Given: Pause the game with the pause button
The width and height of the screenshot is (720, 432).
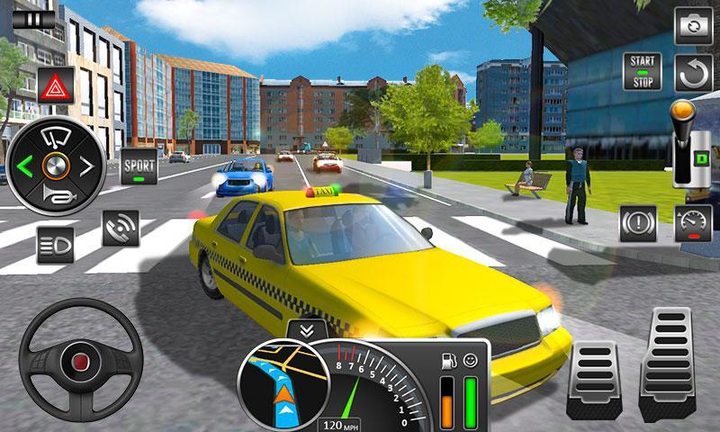Looking at the screenshot, I should click(35, 18).
